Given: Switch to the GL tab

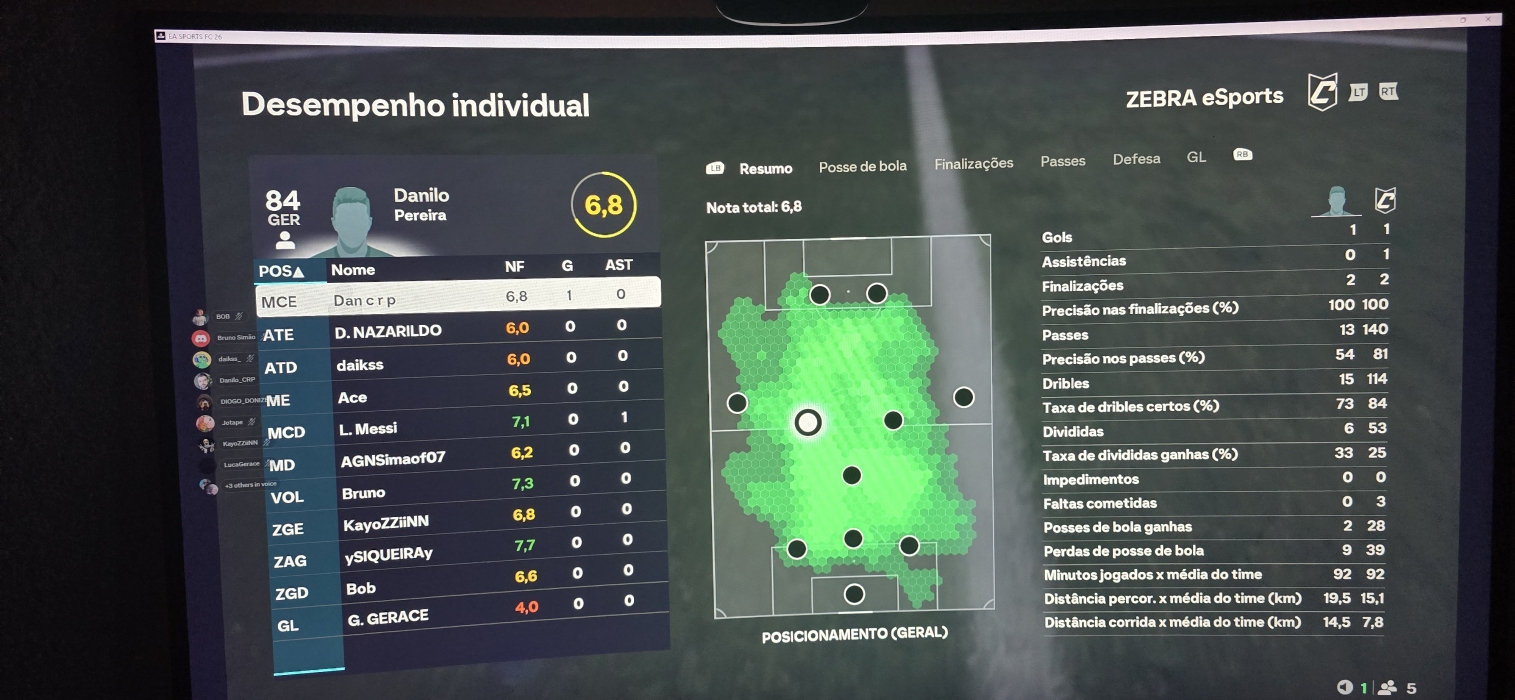Looking at the screenshot, I should tap(1196, 157).
